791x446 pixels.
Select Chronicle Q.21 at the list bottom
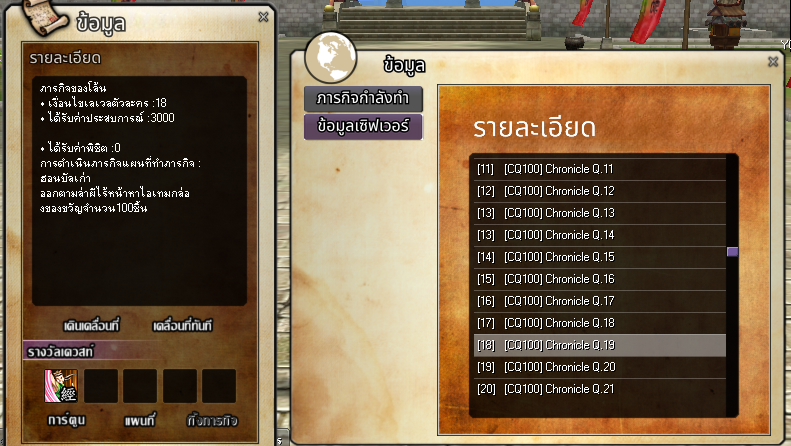point(599,389)
